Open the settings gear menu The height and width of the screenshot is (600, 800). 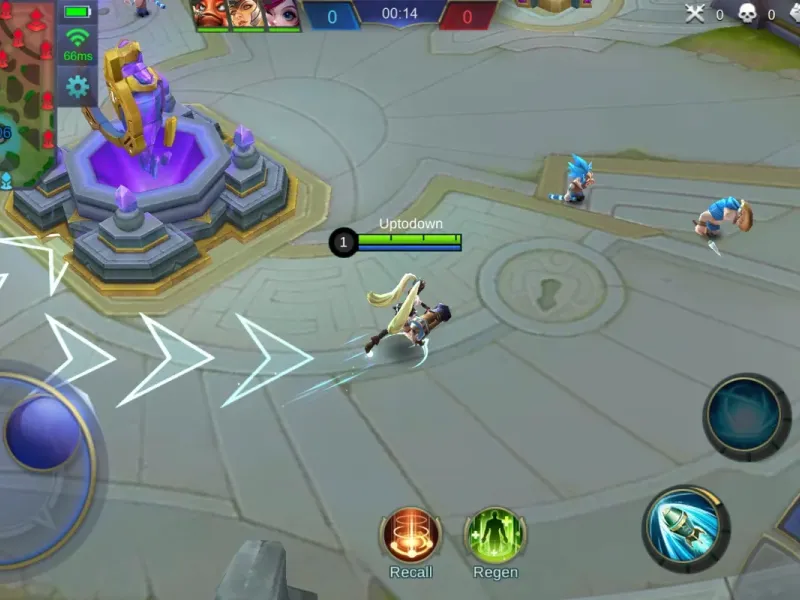[77, 87]
